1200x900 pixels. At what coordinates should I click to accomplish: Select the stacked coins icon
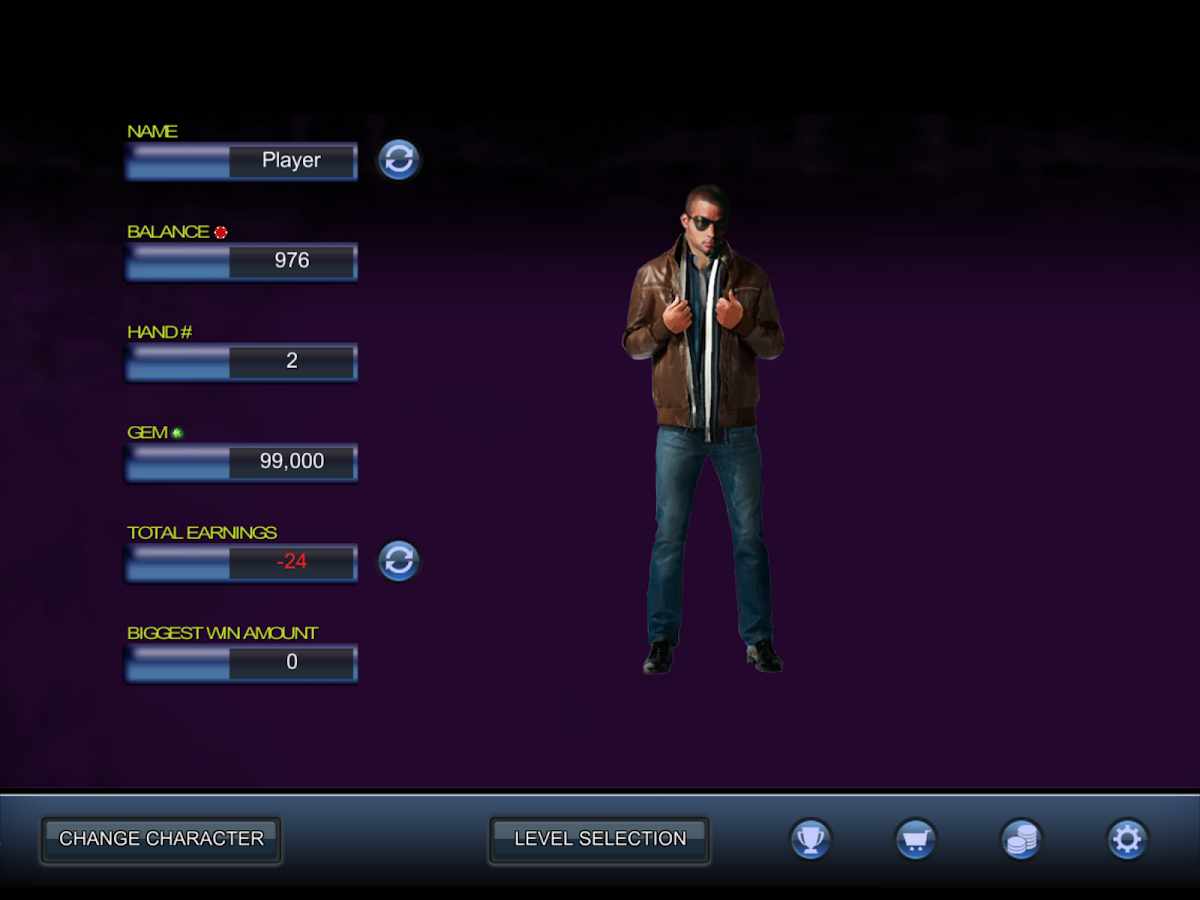1021,839
